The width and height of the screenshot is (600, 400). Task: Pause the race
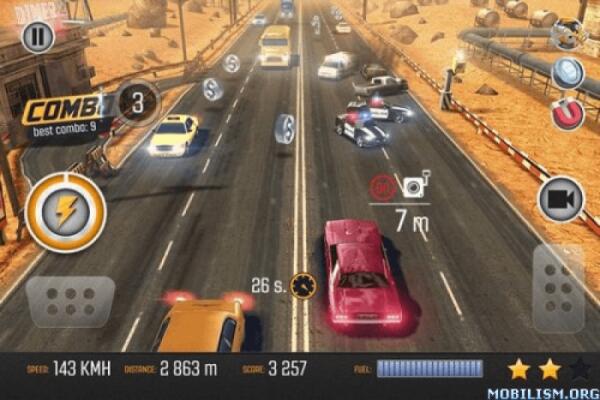tap(37, 39)
